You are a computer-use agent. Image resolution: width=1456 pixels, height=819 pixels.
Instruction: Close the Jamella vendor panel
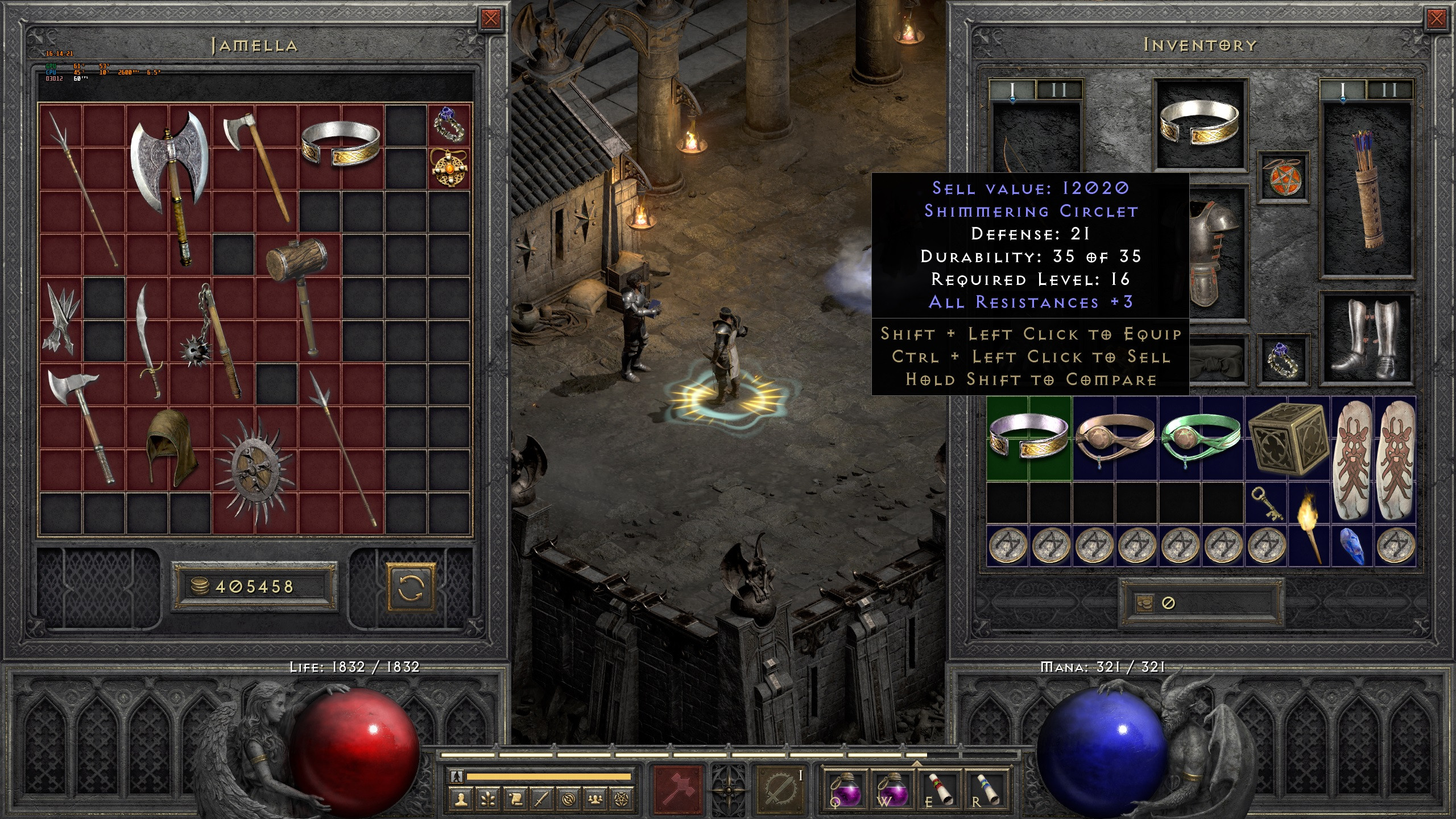point(490,19)
